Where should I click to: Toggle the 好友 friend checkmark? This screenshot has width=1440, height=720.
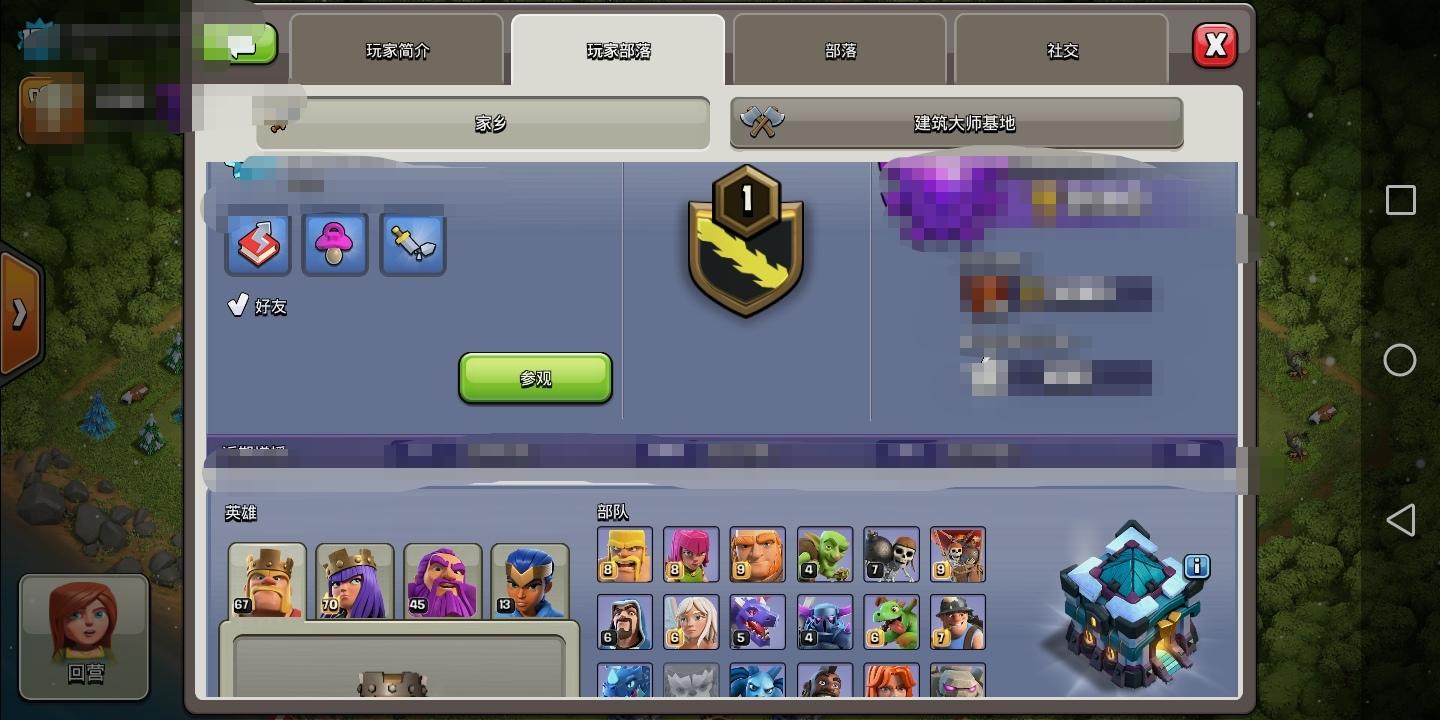238,303
